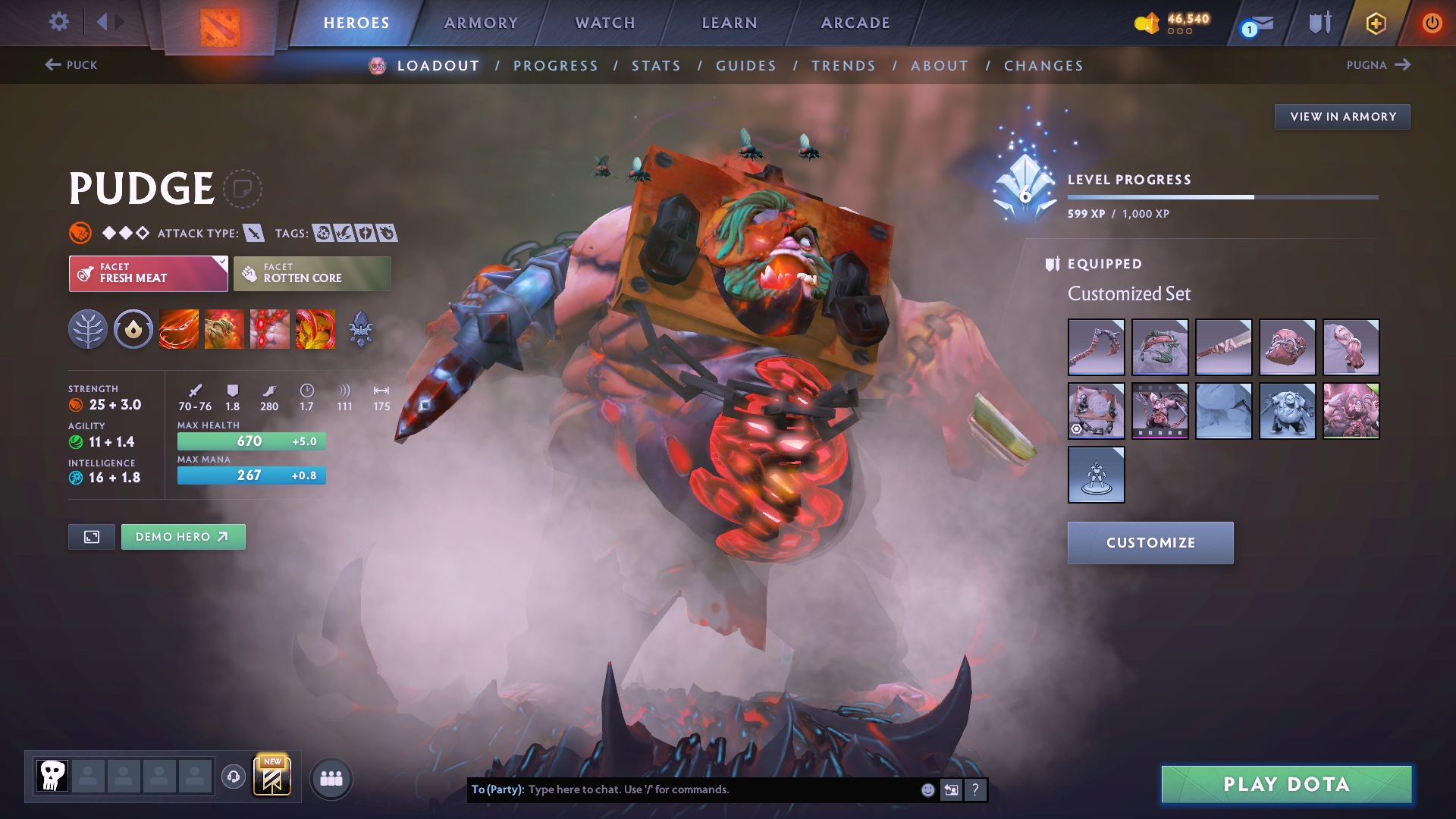The image size is (1456, 819).
Task: Open Pudge's talent tree icon
Action: coord(88,328)
